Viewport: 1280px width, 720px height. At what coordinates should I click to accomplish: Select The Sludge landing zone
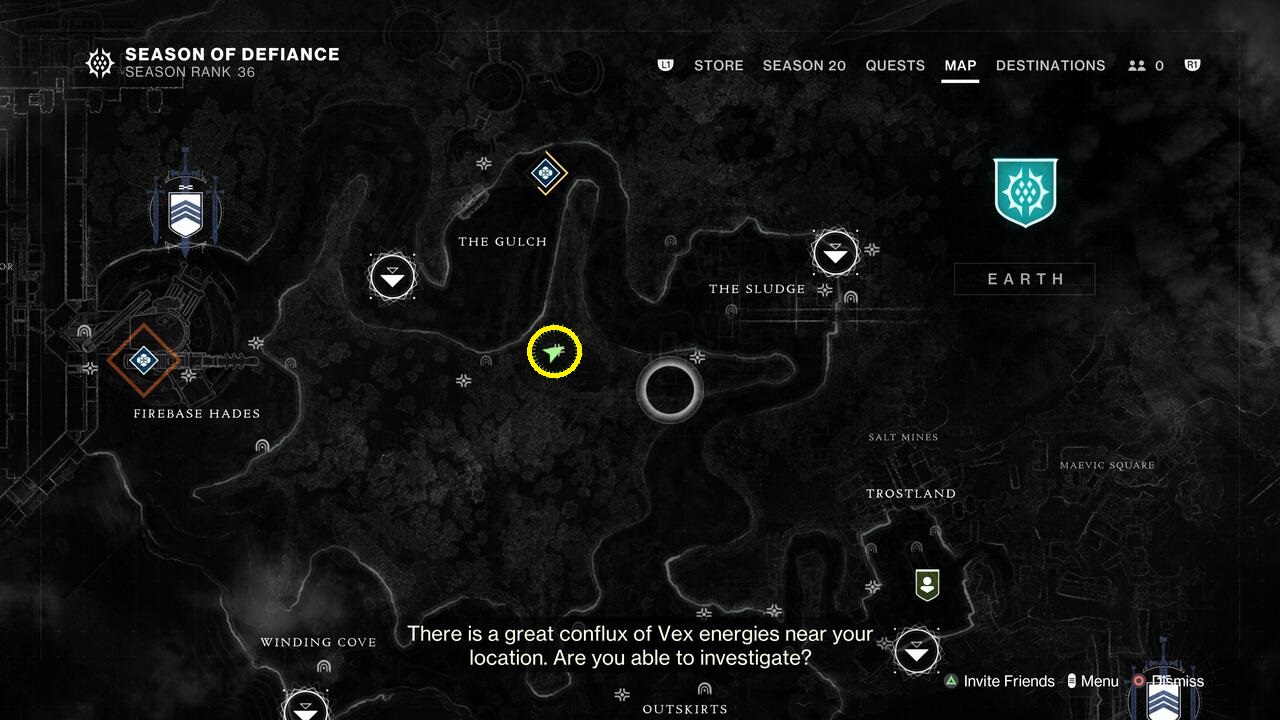834,254
